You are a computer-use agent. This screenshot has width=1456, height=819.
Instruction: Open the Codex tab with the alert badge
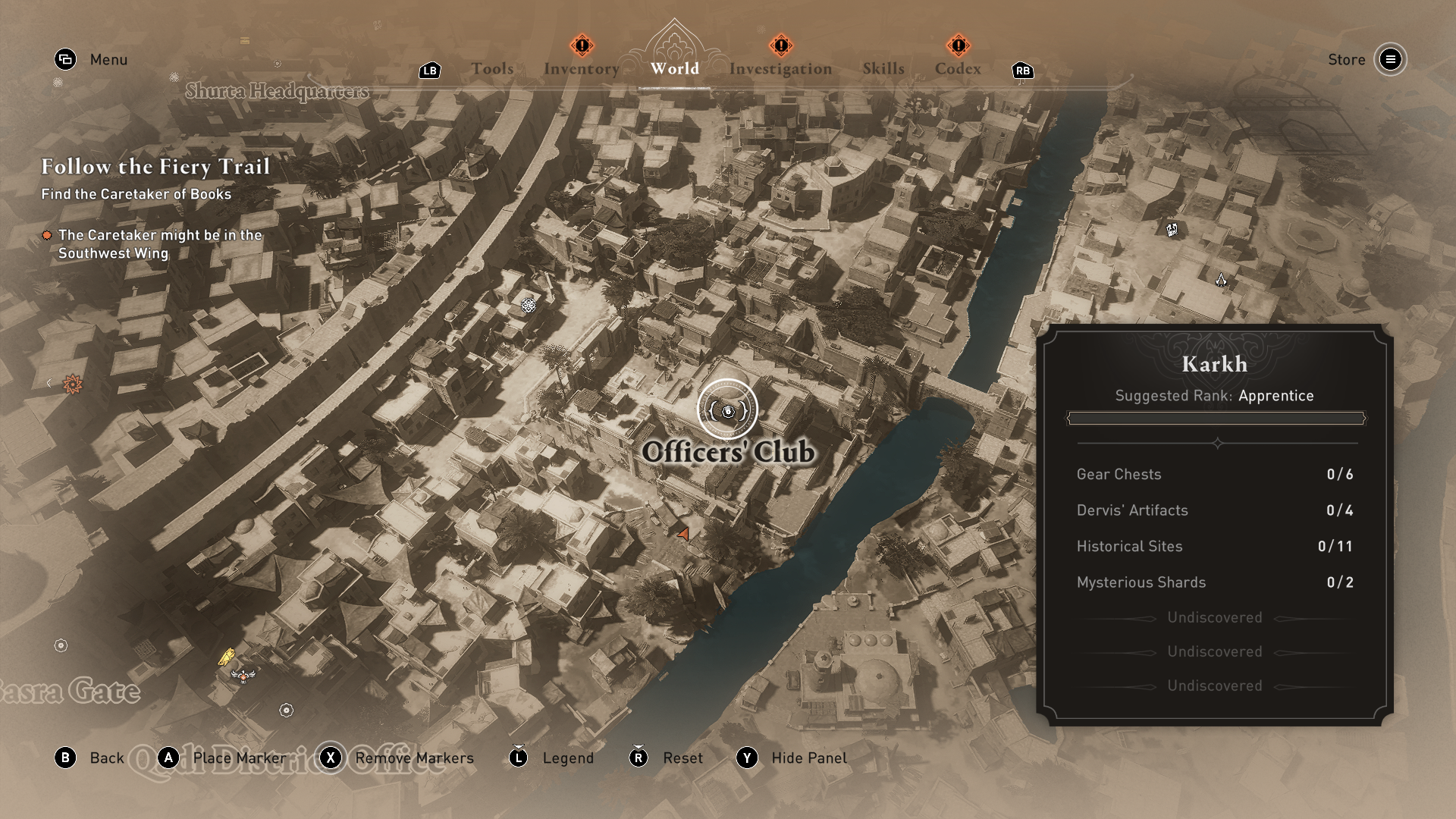click(x=958, y=67)
